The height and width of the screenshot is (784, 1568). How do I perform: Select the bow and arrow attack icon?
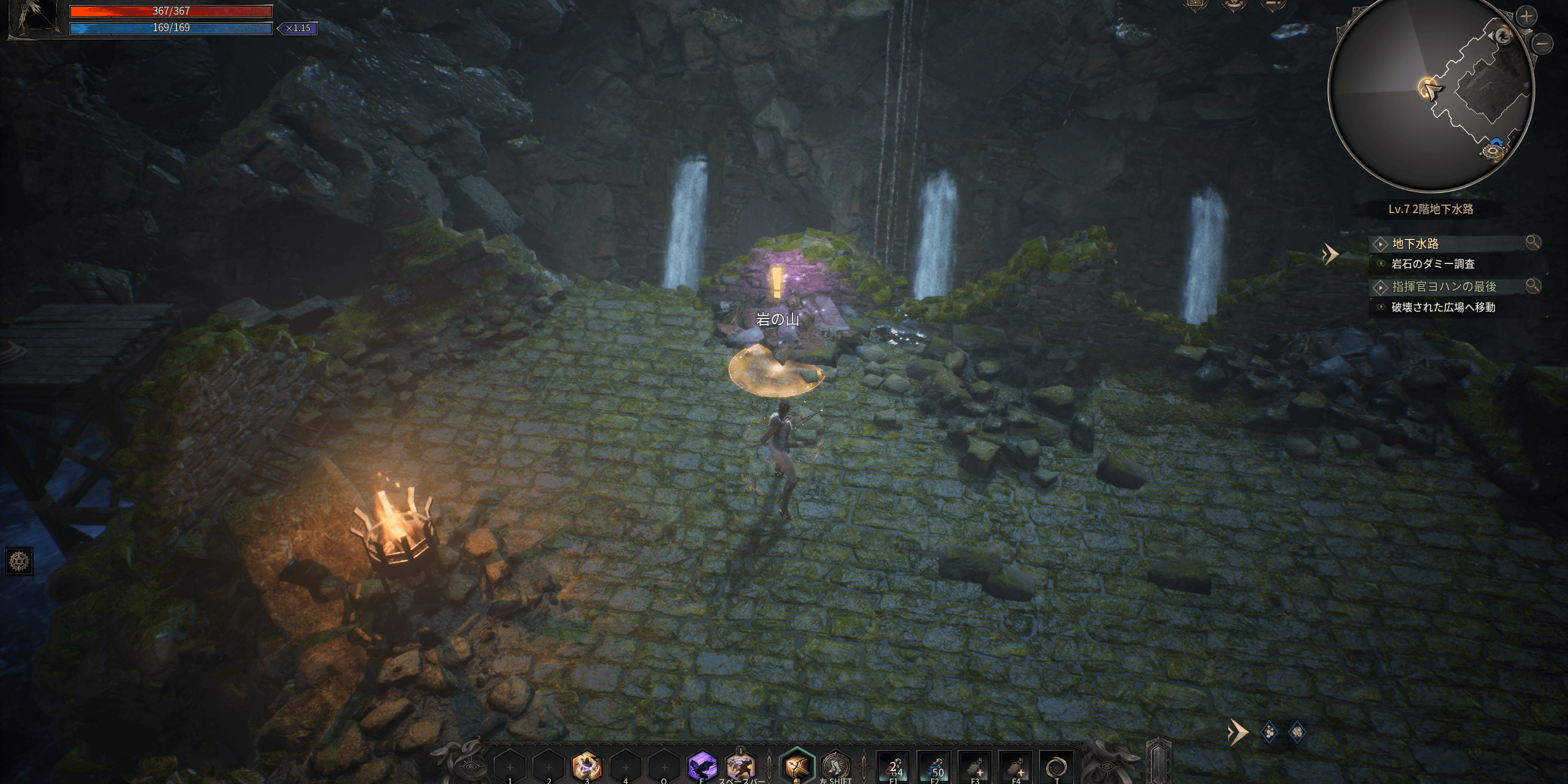[x=796, y=766]
